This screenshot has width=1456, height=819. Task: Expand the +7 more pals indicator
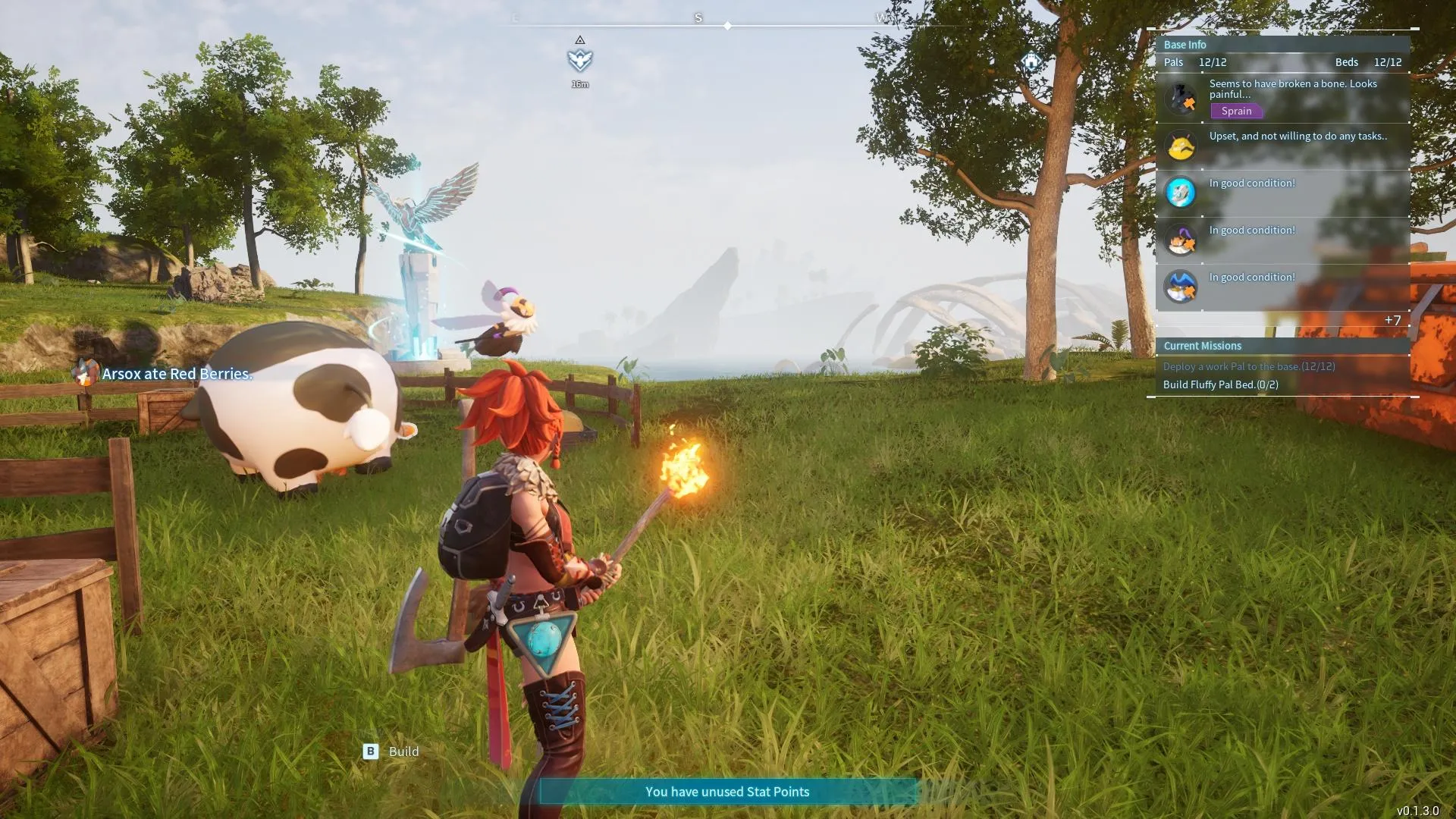[x=1392, y=320]
